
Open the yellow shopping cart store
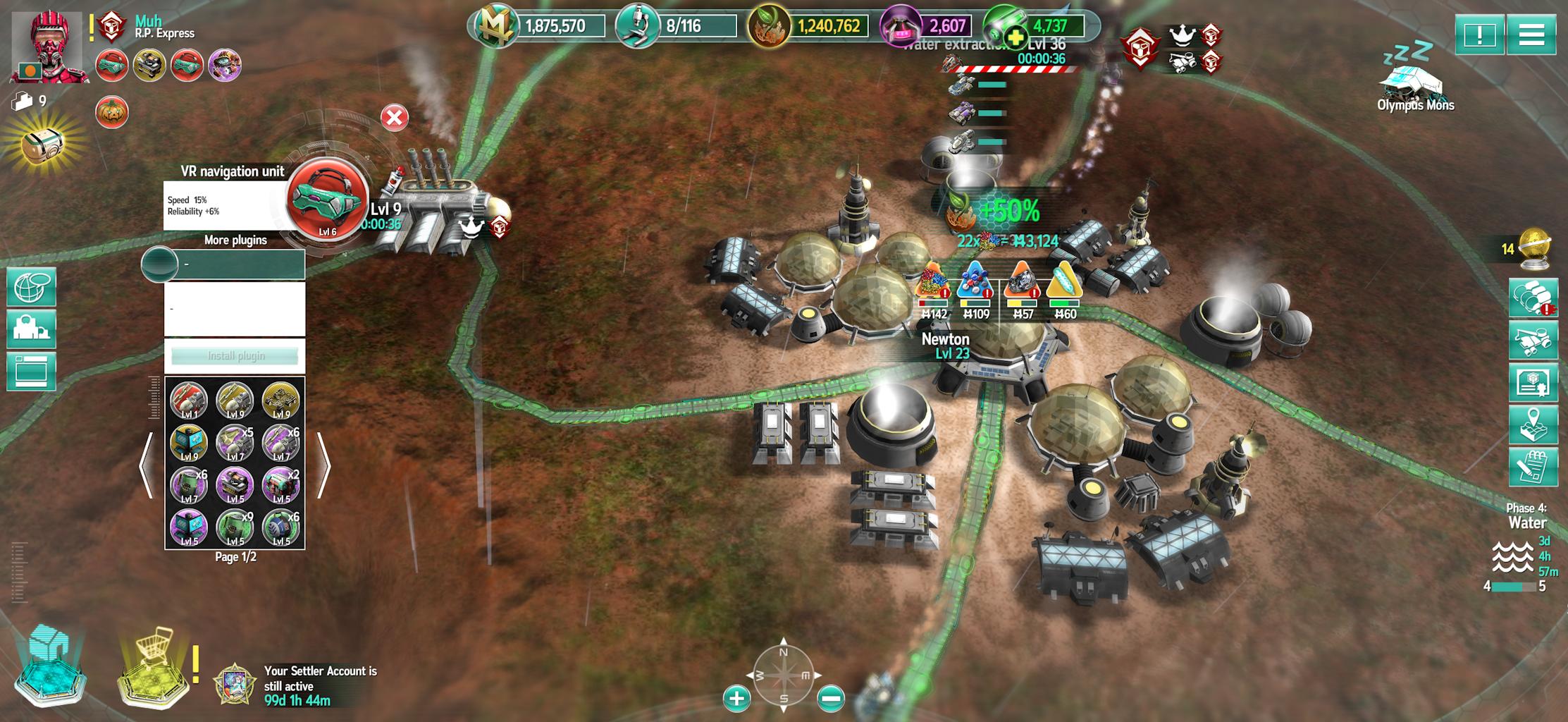point(154,666)
